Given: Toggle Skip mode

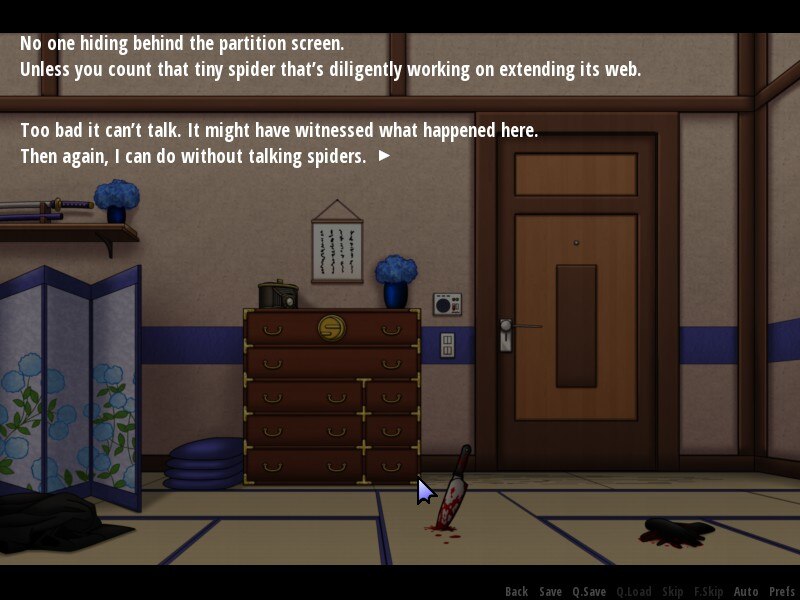Looking at the screenshot, I should click(673, 591).
